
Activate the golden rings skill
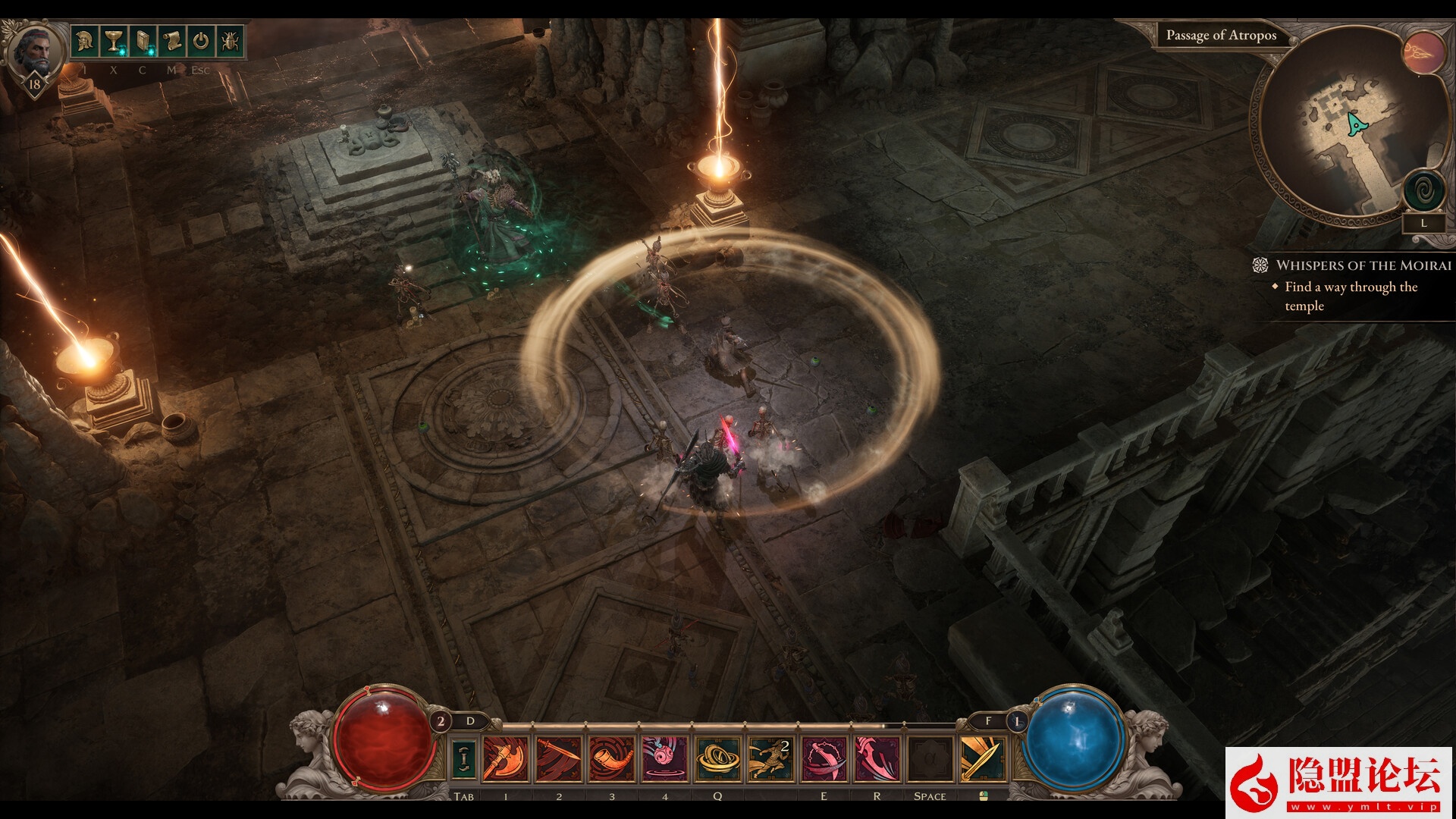click(x=717, y=759)
